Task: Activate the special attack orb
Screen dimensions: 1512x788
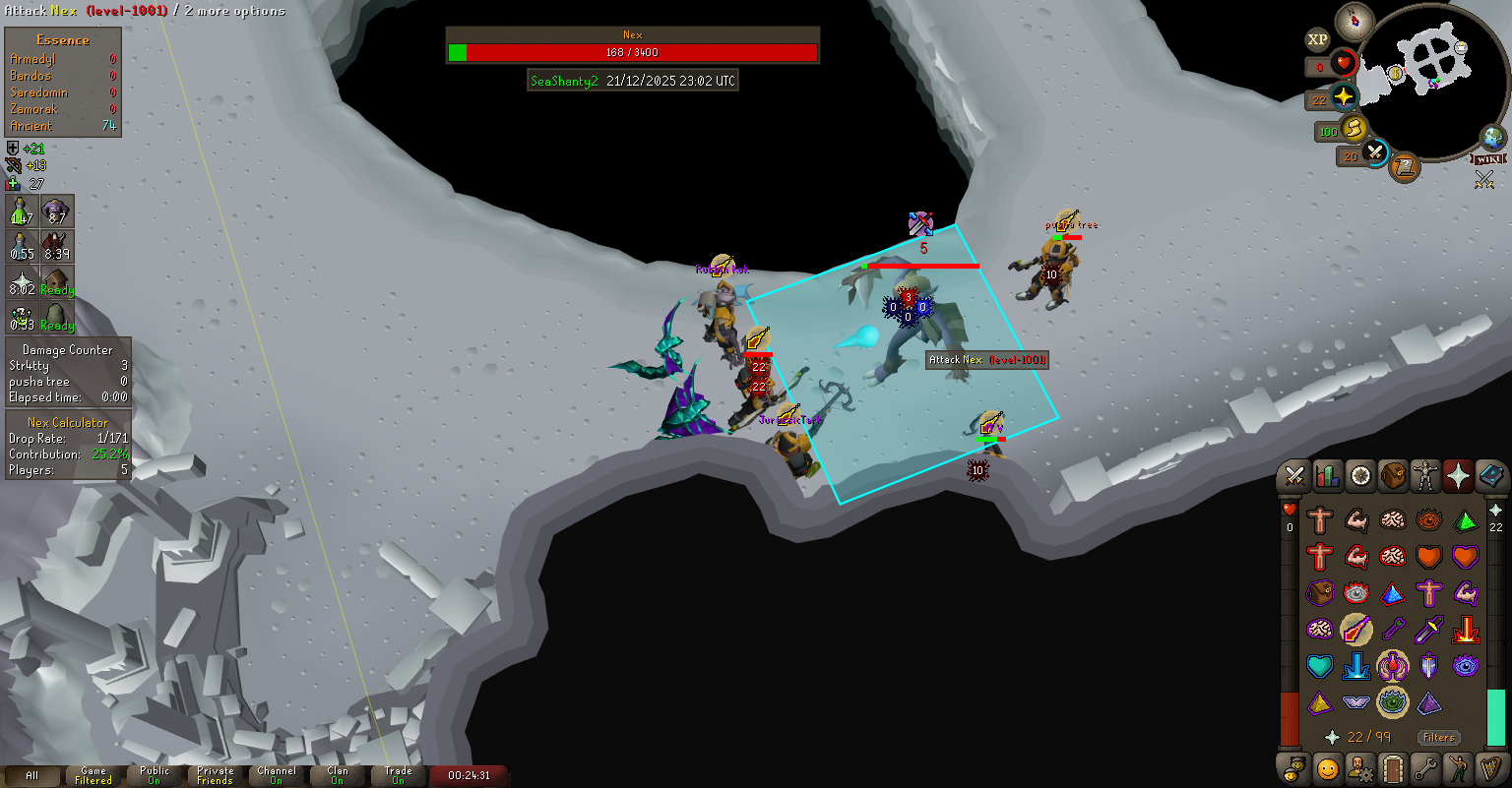Action: tap(1375, 153)
